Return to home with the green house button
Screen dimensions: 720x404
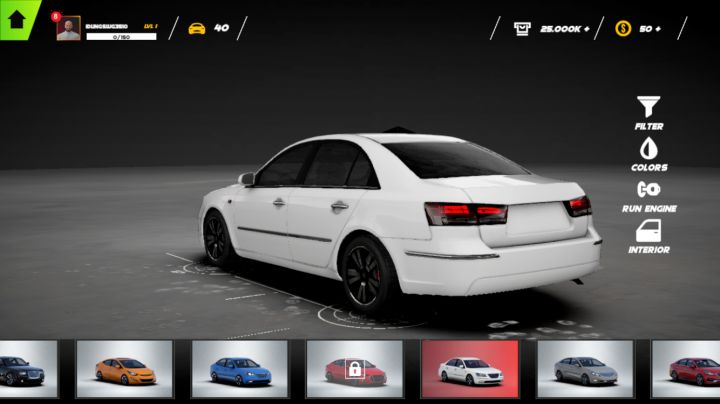(16, 17)
